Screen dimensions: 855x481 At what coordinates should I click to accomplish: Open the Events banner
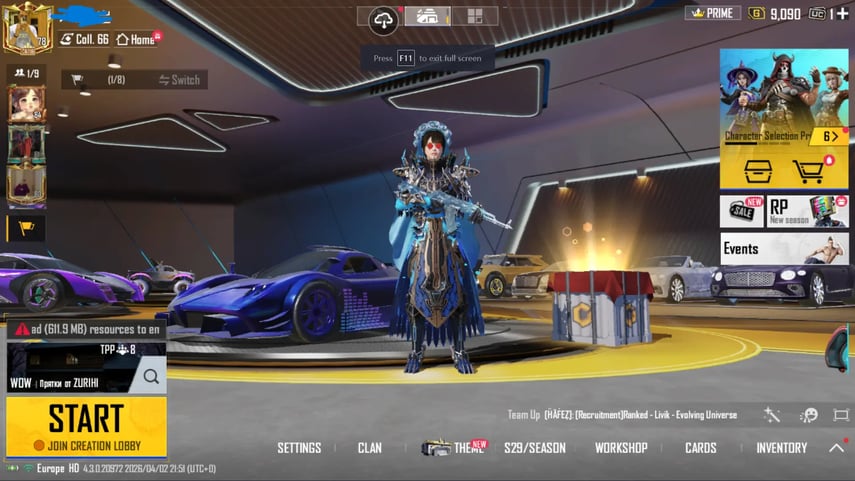pos(784,248)
